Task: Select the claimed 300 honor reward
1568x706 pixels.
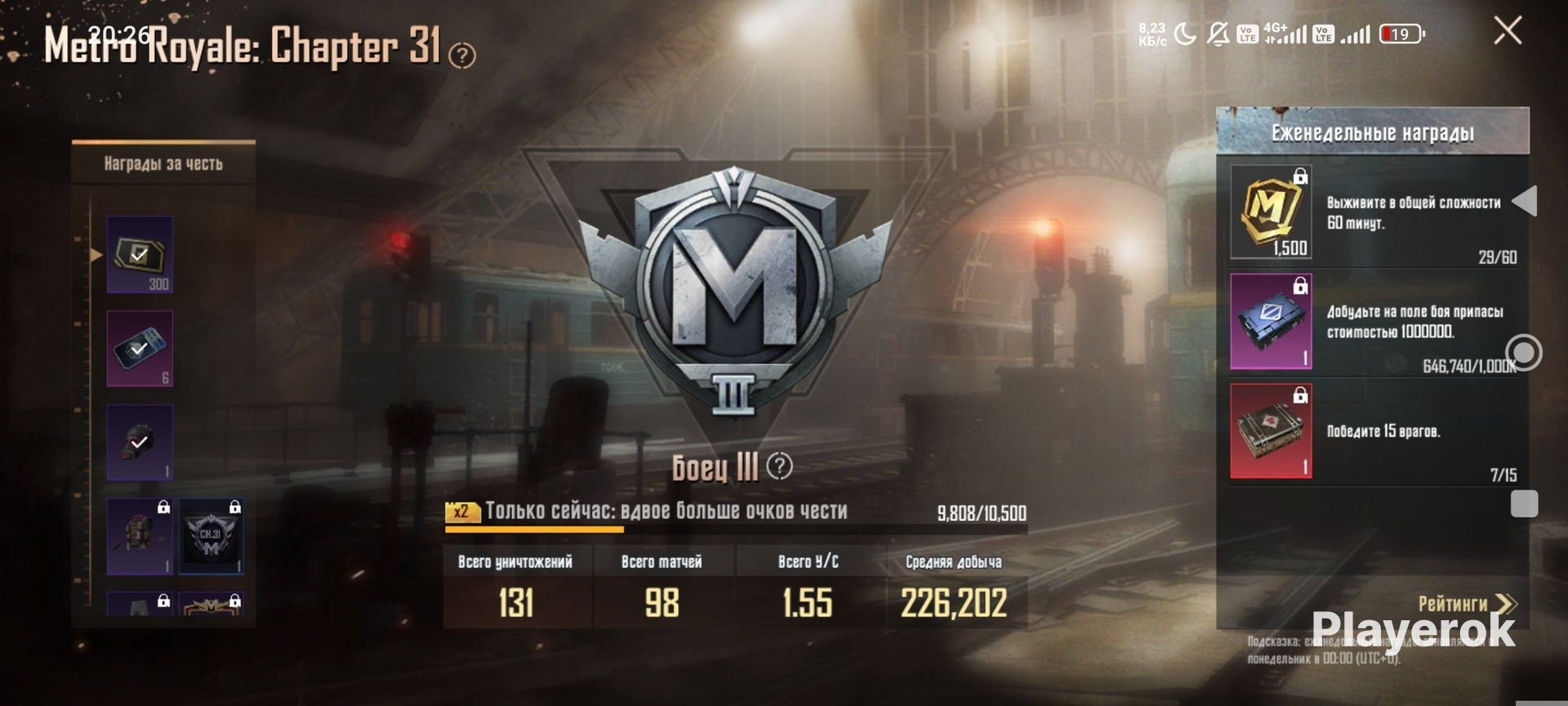Action: [140, 254]
